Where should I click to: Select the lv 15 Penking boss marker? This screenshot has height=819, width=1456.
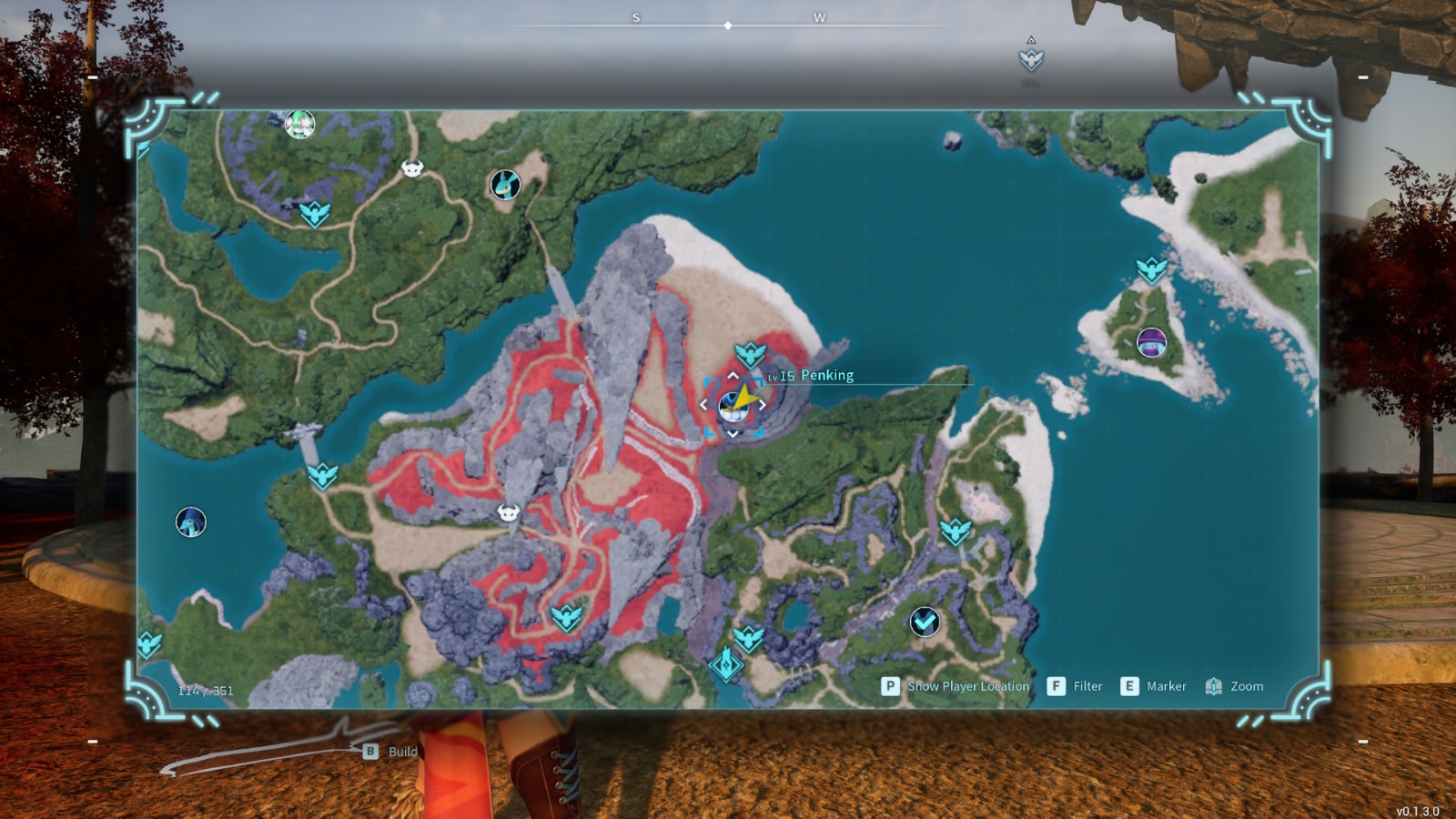tap(733, 404)
